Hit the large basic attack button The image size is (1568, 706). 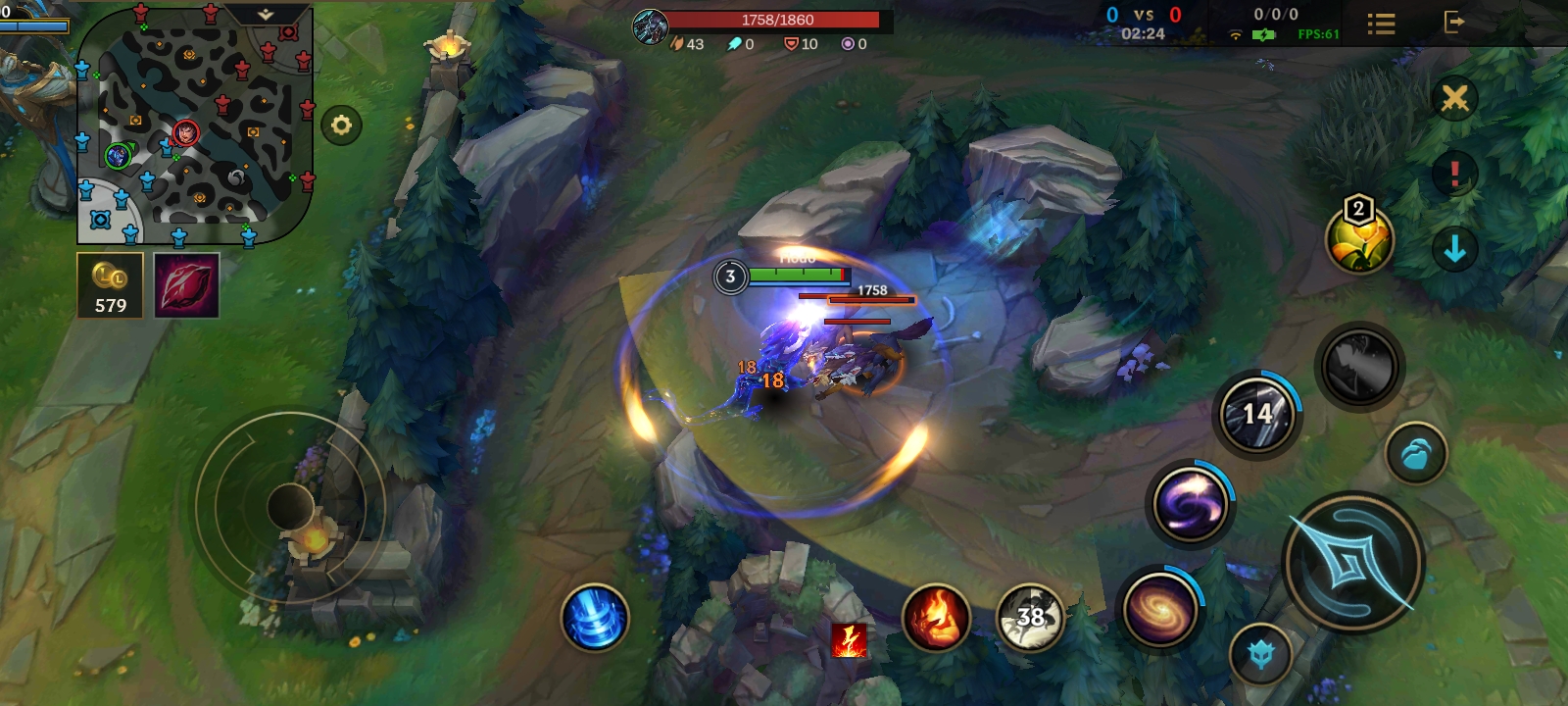[x=1352, y=563]
